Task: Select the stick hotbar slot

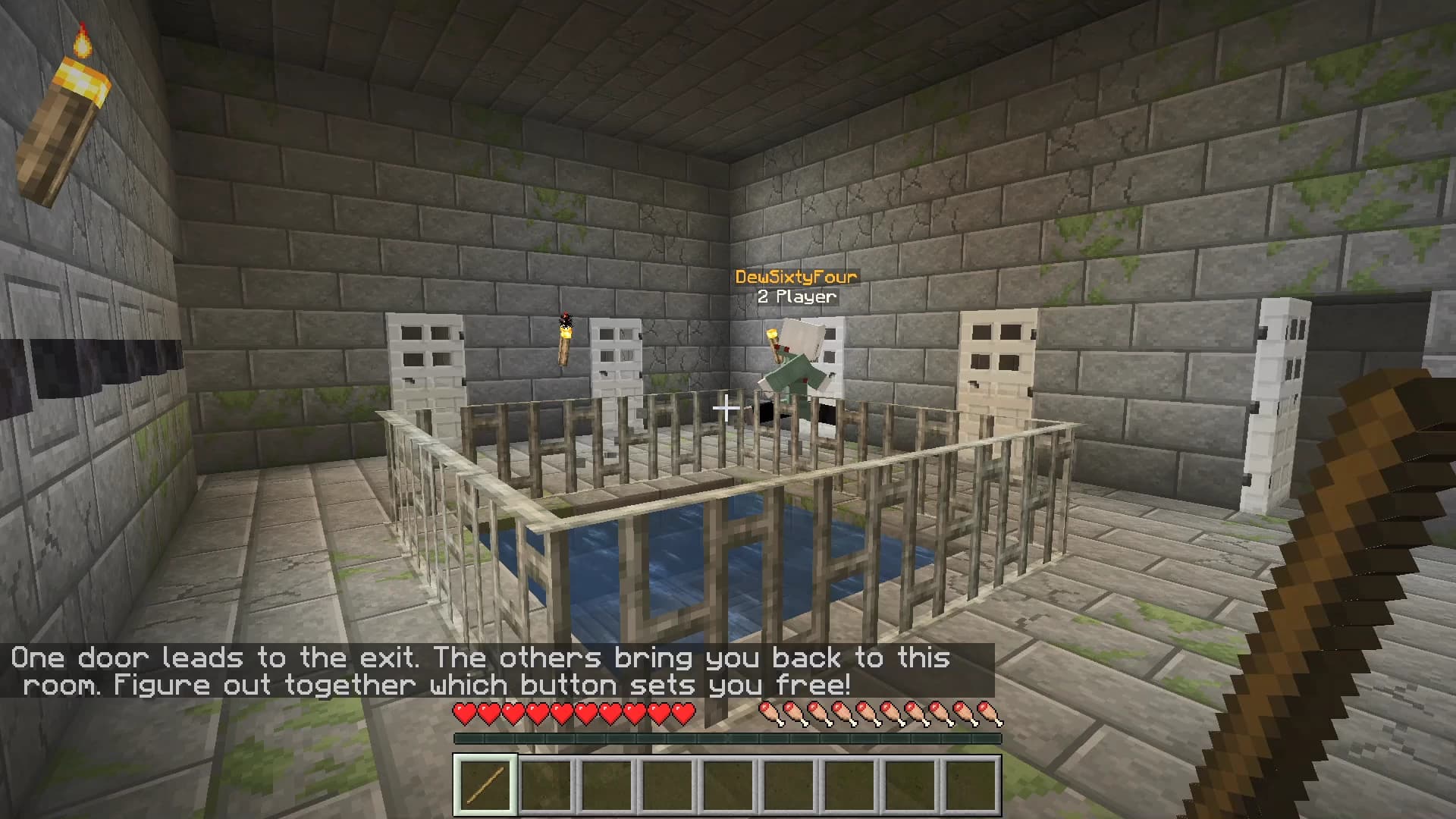Action: pos(485,785)
